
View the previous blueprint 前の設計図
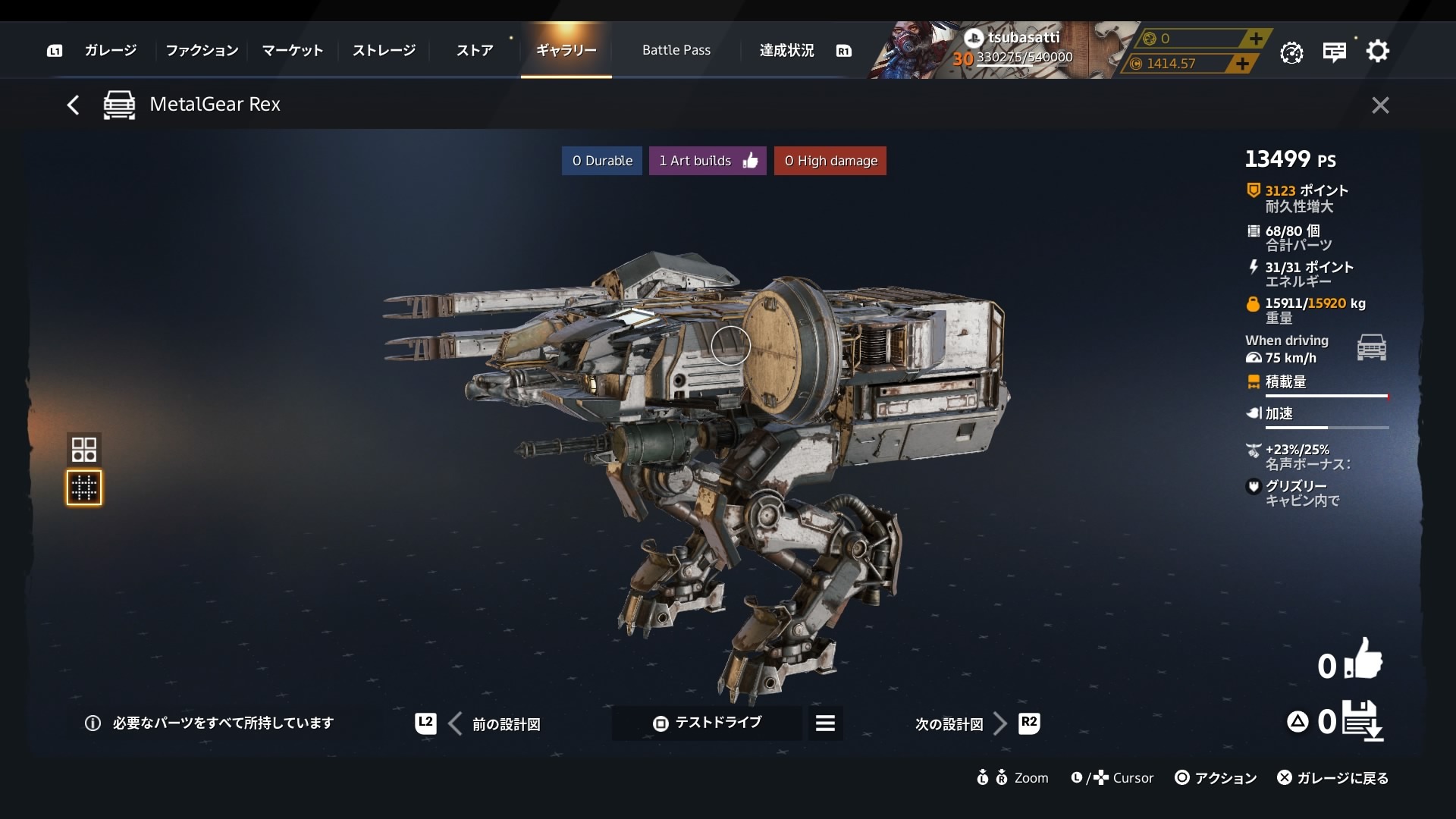[x=496, y=724]
